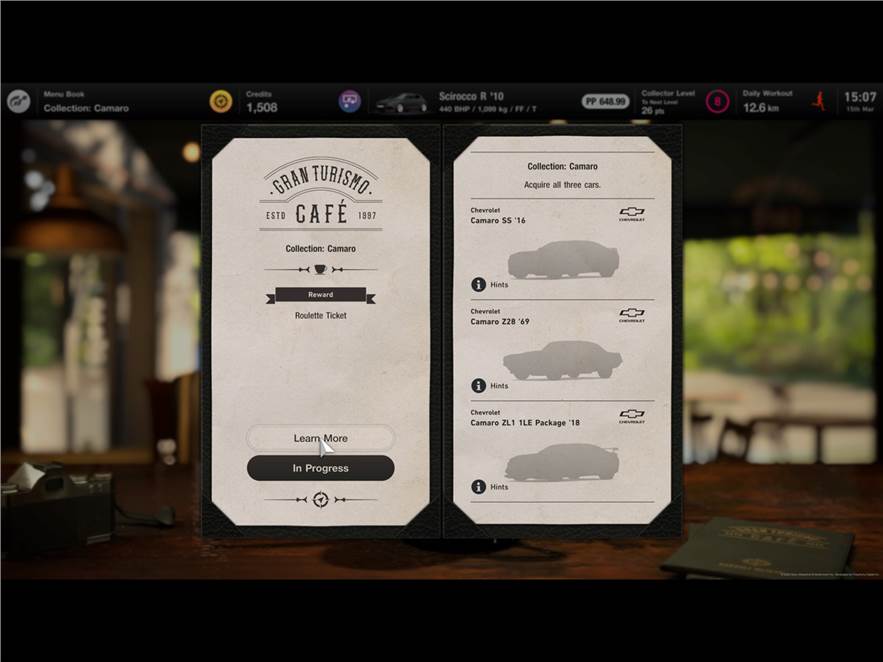Select the Camaro SS '16 car silhouette
This screenshot has width=883, height=662.
tap(563, 260)
